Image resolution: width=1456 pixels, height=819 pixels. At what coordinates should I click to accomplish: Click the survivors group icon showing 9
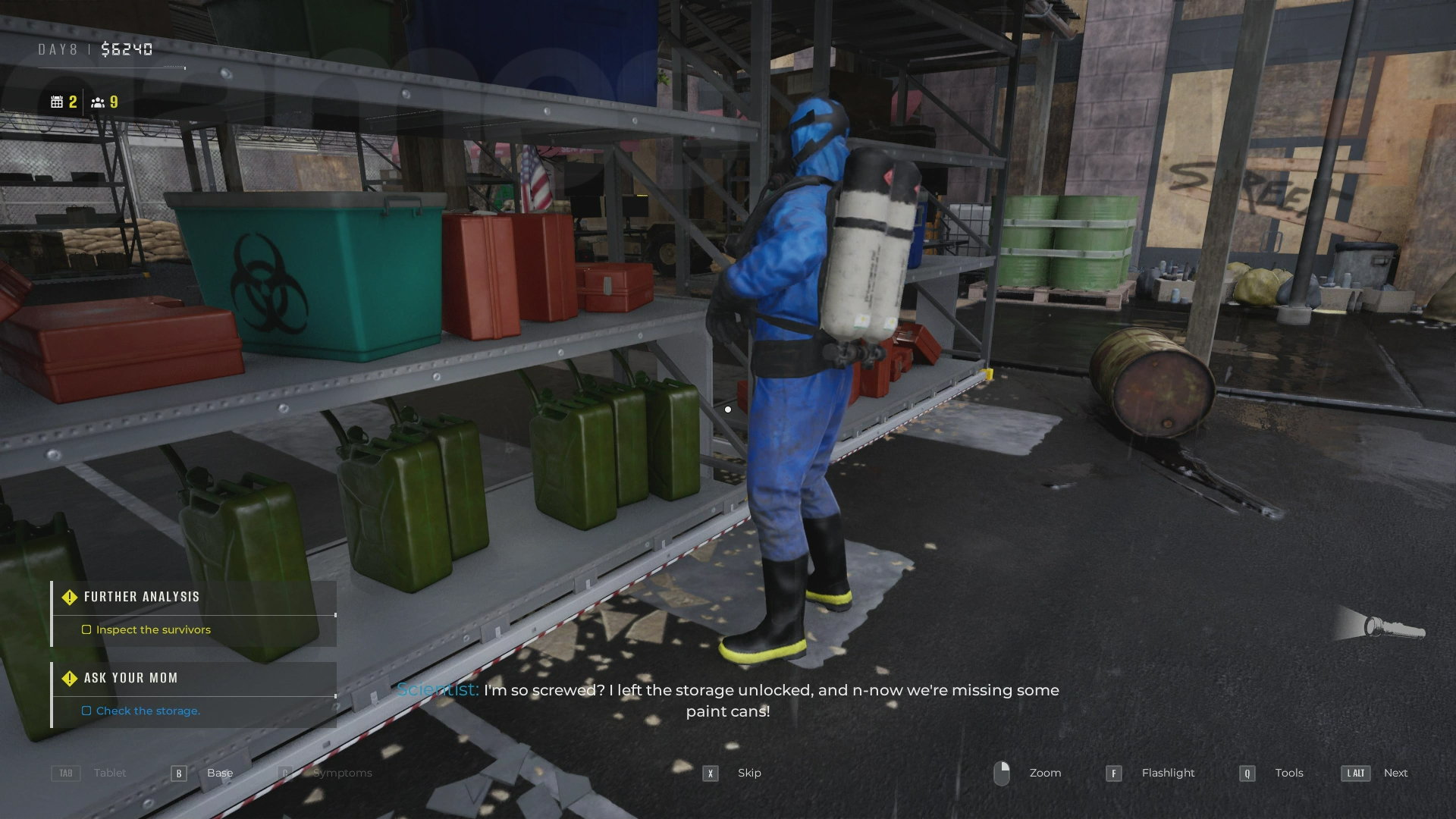[97, 101]
